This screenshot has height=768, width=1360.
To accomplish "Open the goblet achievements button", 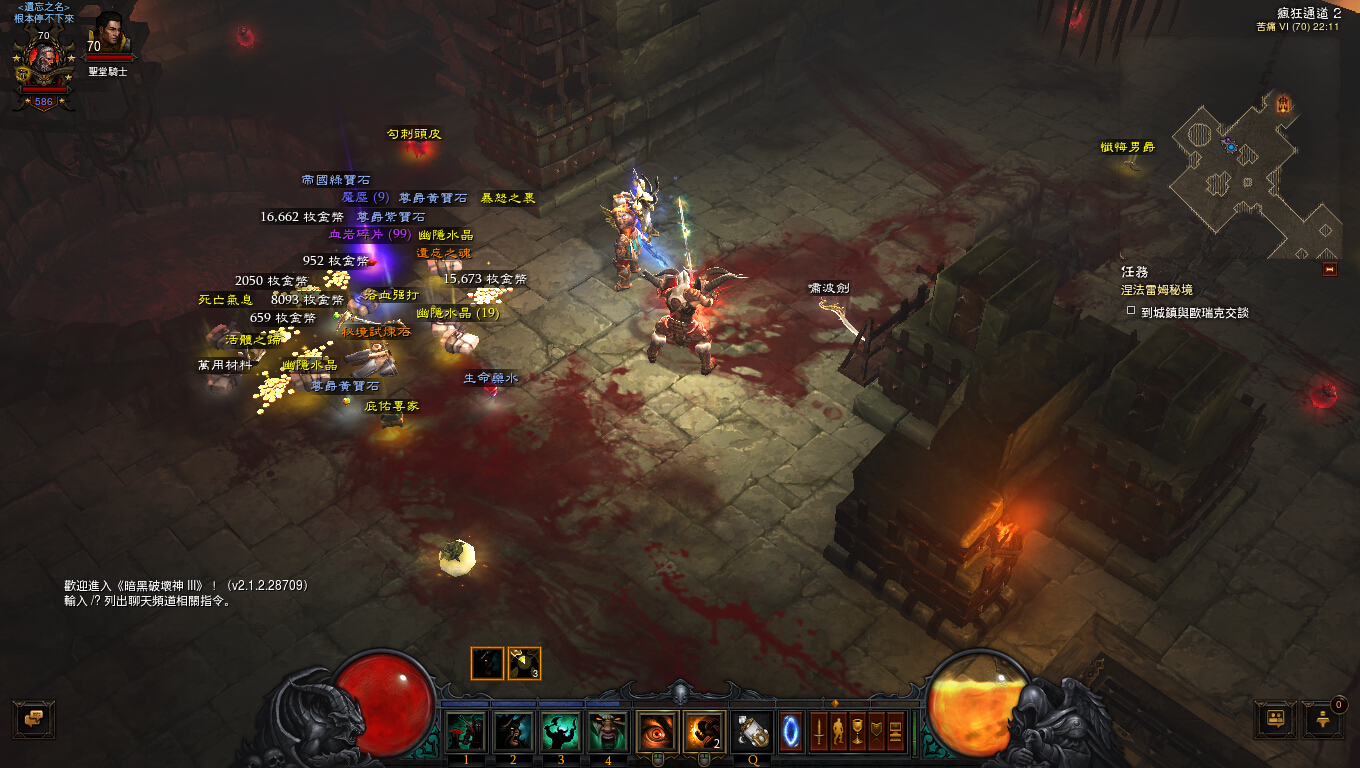I will (x=856, y=731).
